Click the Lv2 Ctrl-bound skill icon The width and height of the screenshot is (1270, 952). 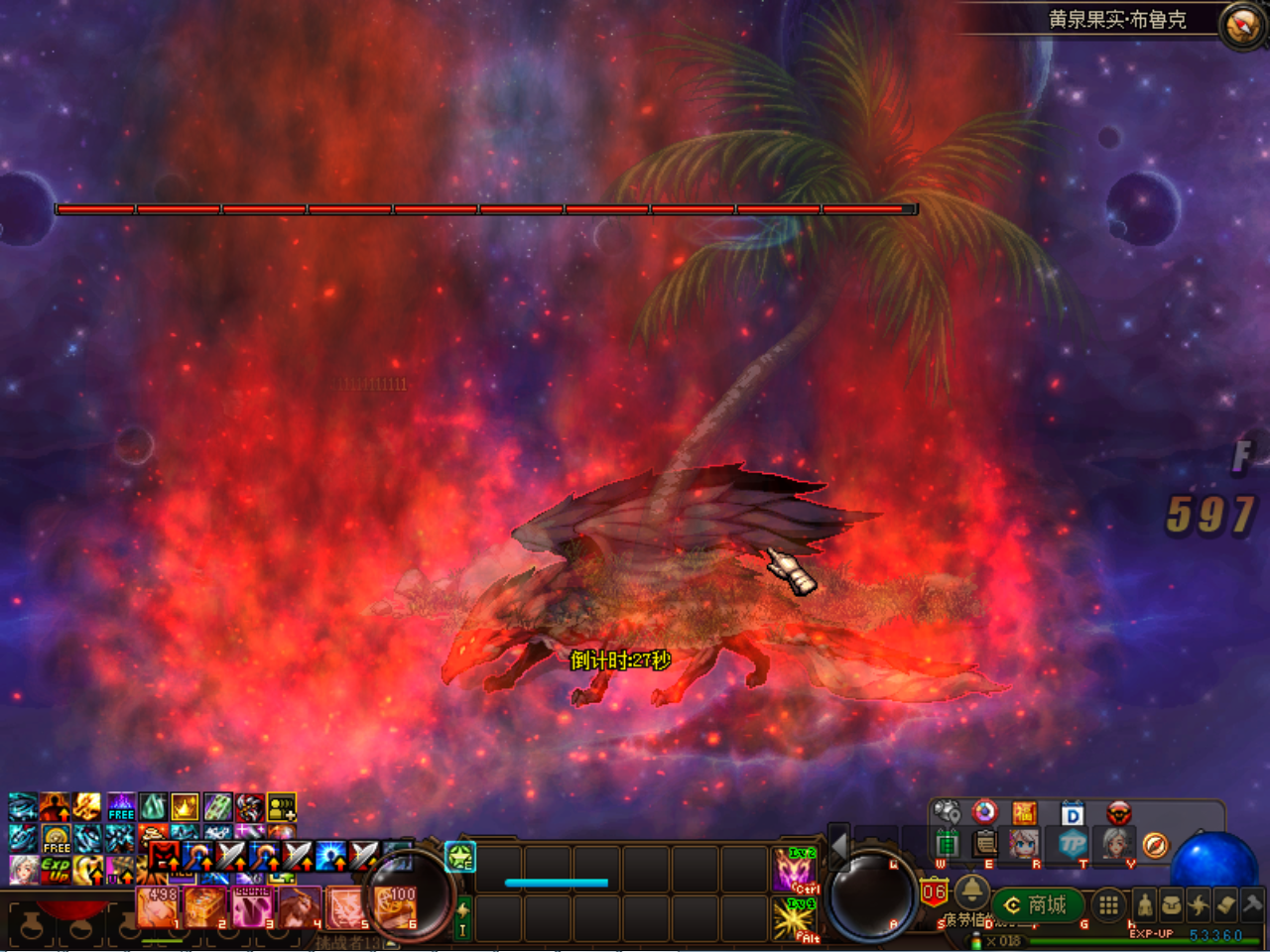coord(793,868)
